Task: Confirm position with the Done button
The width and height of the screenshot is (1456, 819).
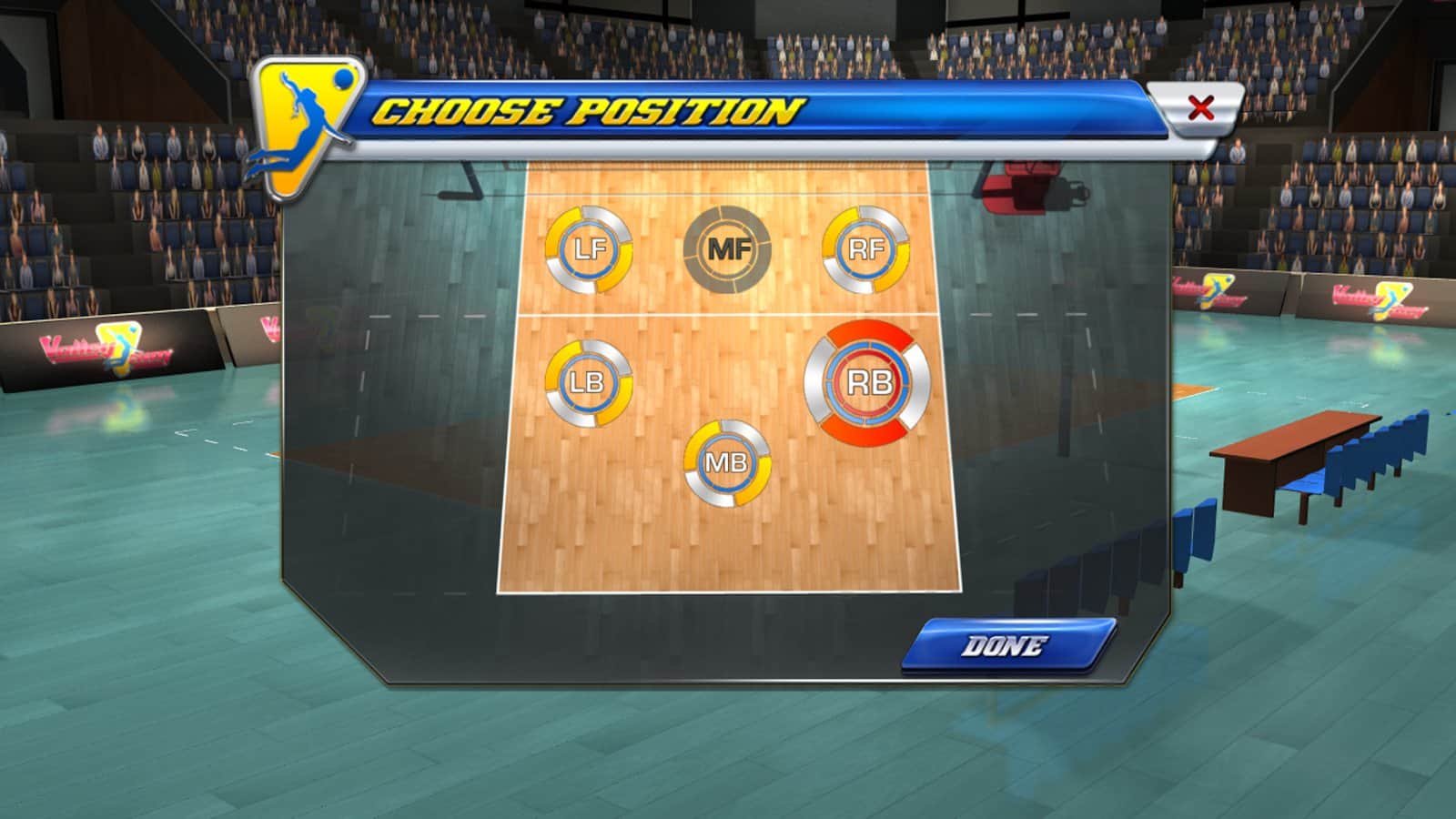Action: (x=1007, y=646)
